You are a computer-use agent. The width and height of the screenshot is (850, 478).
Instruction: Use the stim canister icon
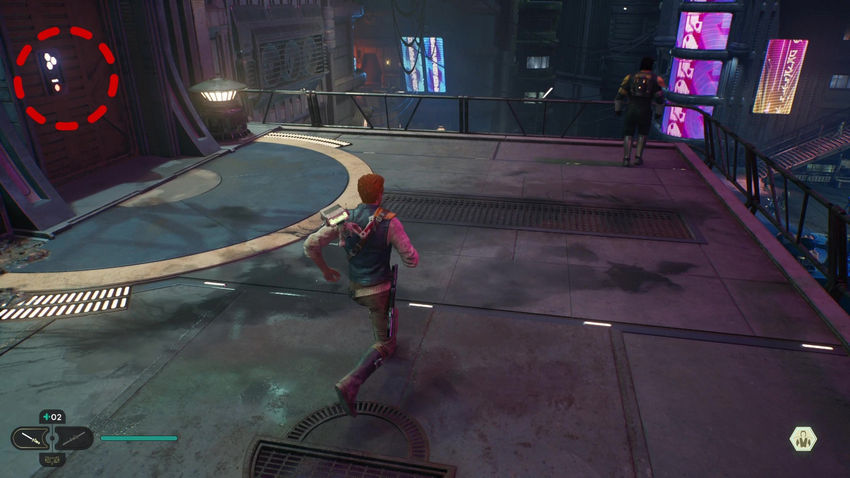point(52,417)
